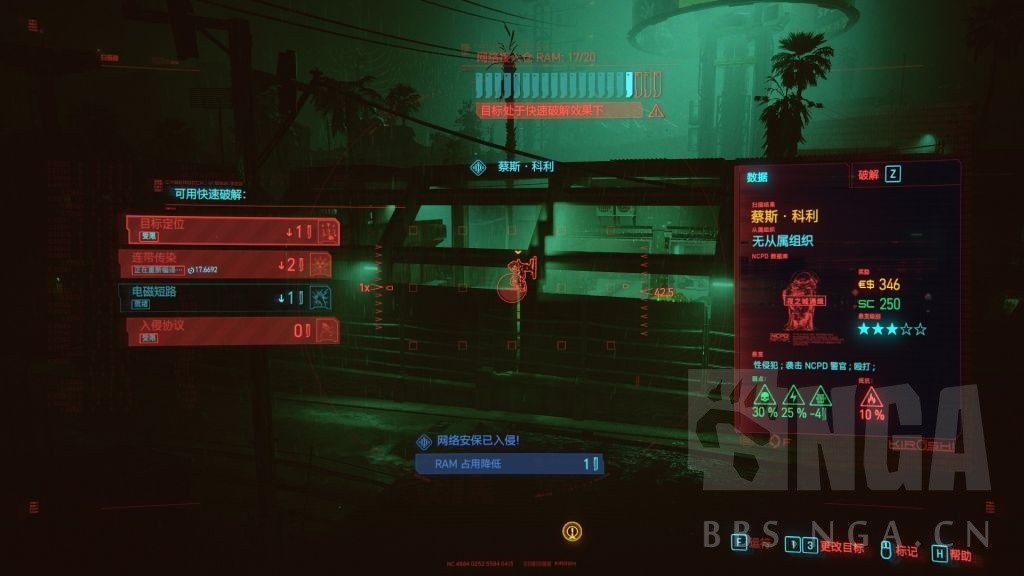The height and width of the screenshot is (576, 1024).
Task: Open the 数据 tab in scanner panel
Action: [792, 176]
